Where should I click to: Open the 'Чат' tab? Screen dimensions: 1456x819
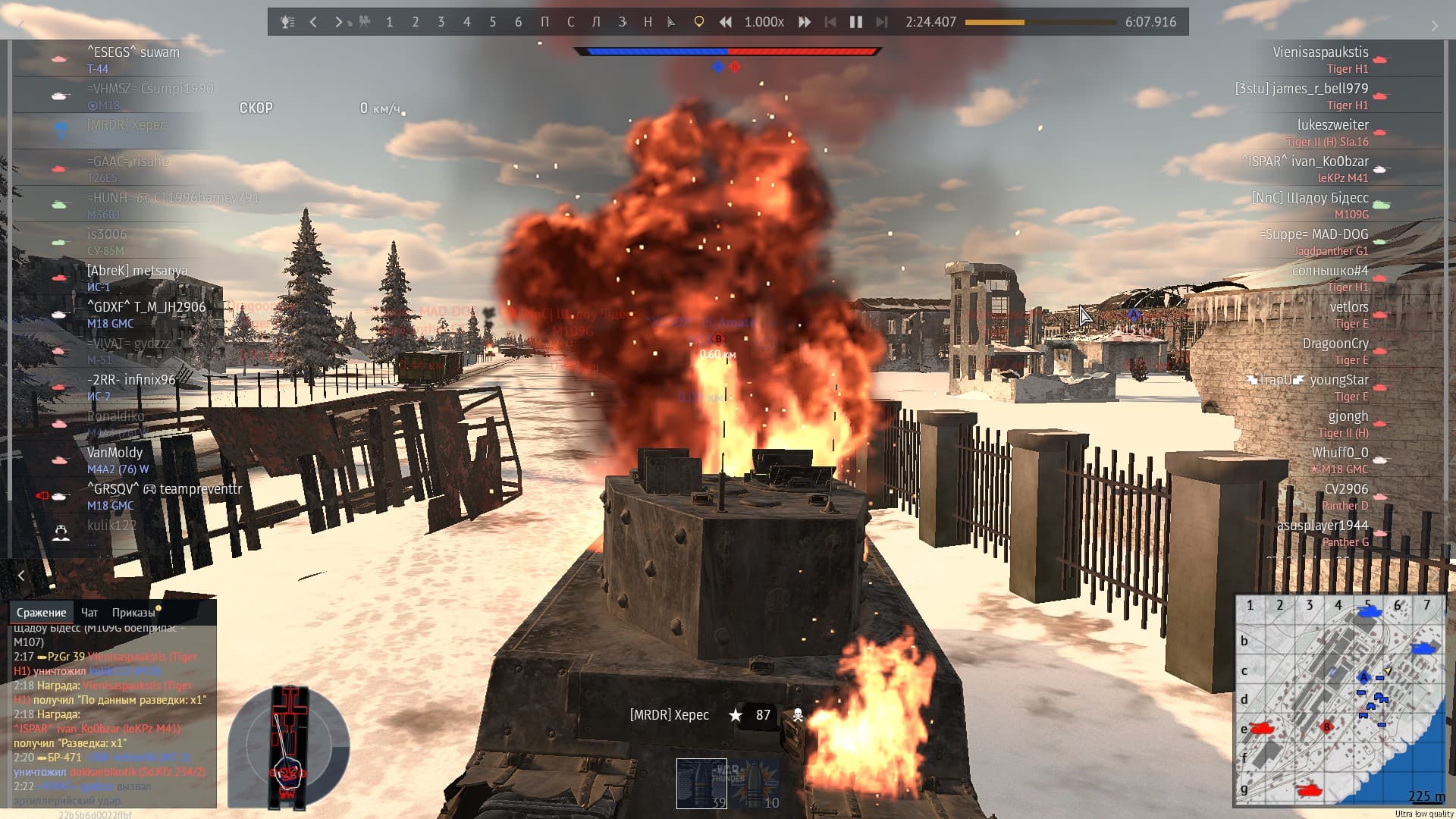coord(89,612)
